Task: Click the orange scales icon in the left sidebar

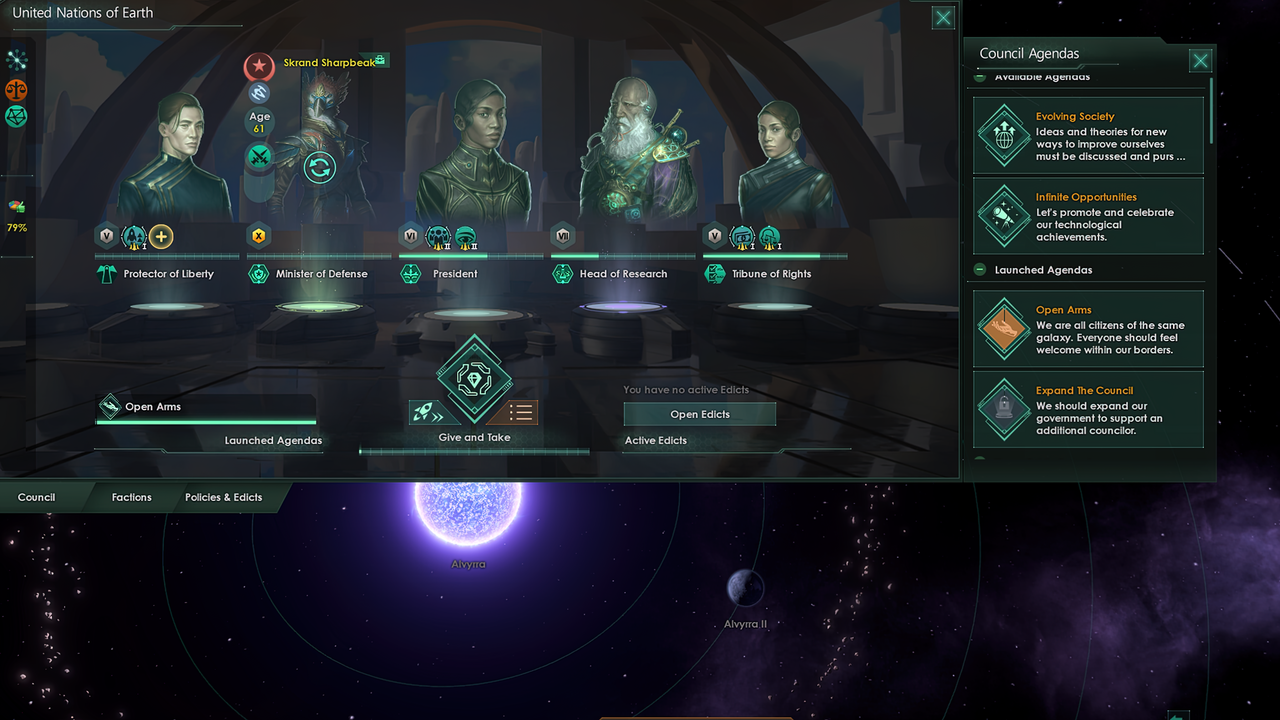Action: point(18,89)
